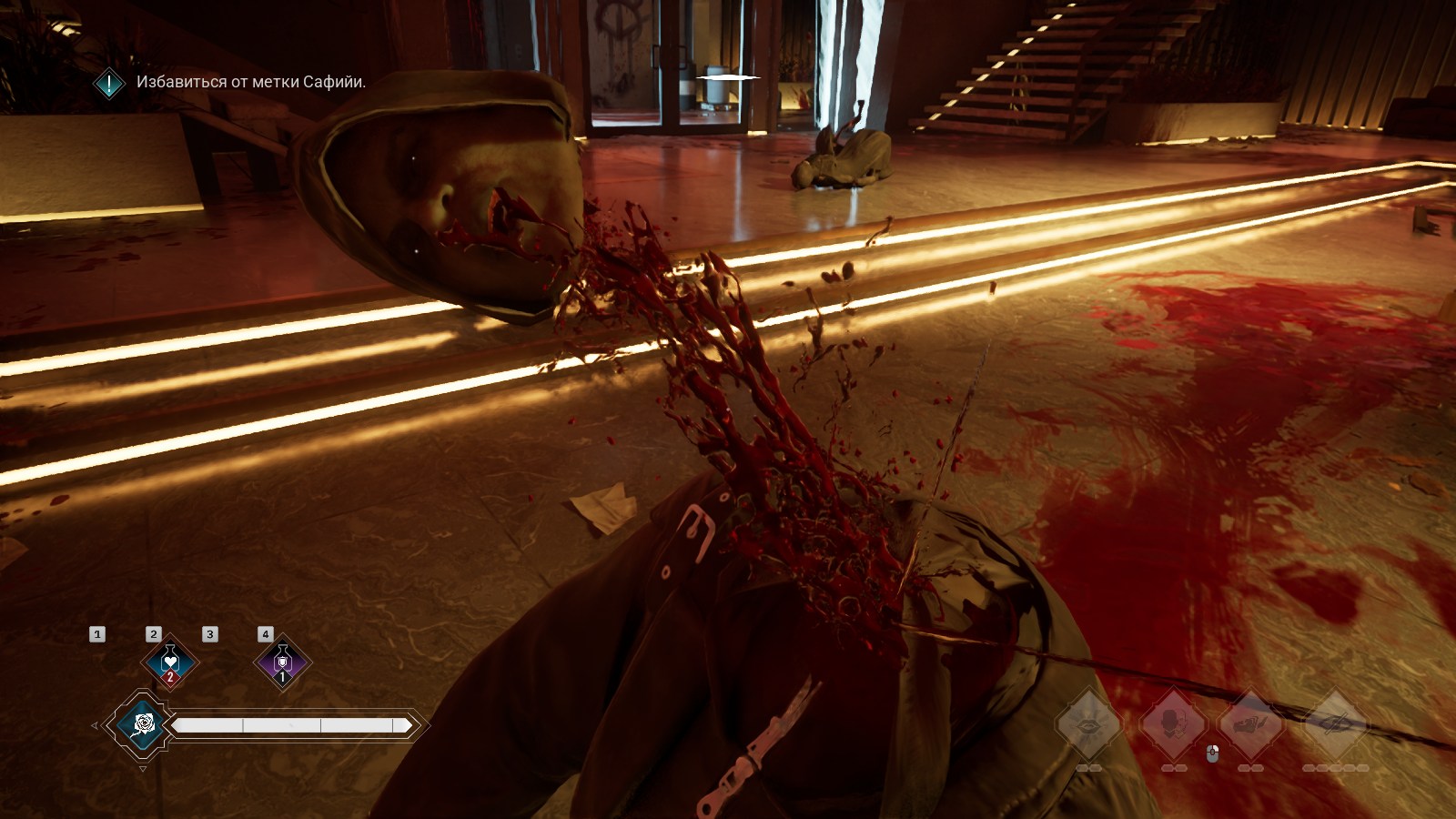The width and height of the screenshot is (1456, 819).
Task: Activate the split-face mask ability
Action: click(x=1173, y=724)
